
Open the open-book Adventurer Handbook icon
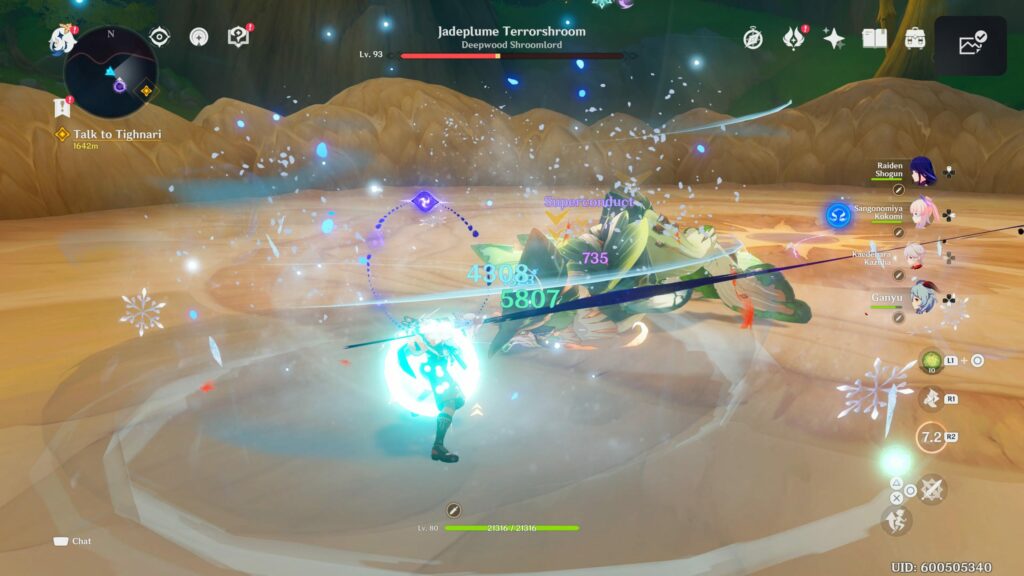click(875, 38)
